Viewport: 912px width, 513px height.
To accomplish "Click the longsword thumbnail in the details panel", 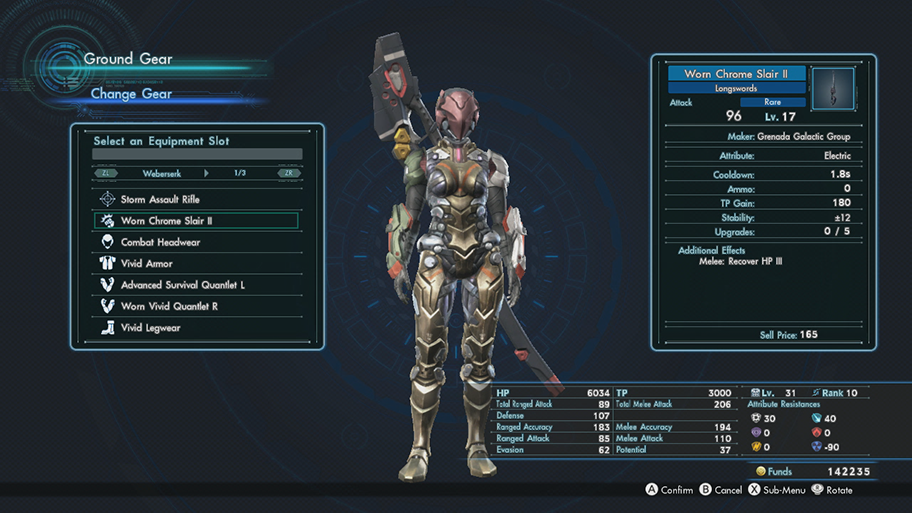I will coord(833,88).
